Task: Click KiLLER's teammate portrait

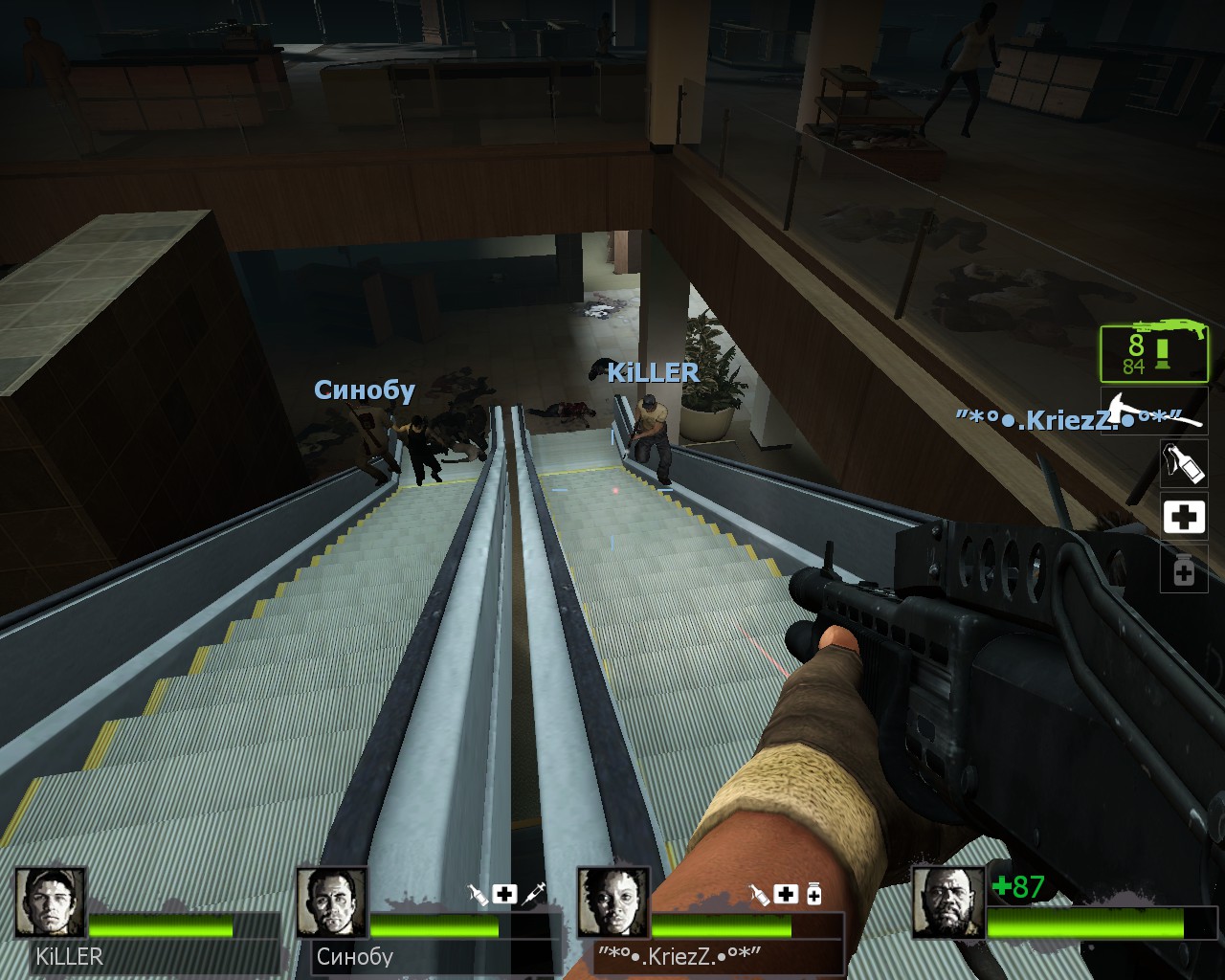Action: point(51,902)
